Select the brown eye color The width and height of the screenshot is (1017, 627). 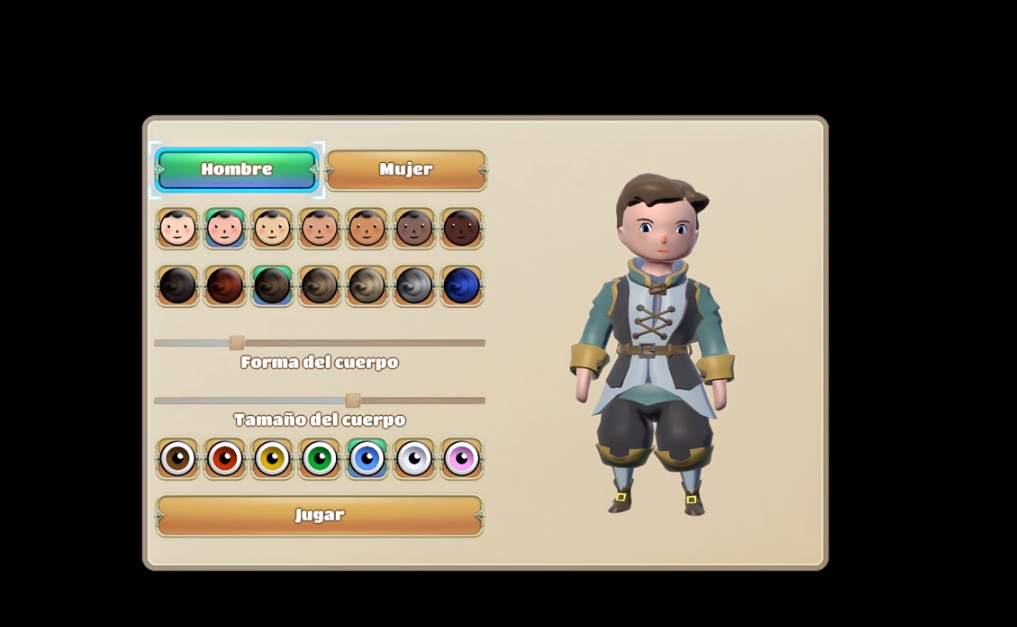pos(178,459)
